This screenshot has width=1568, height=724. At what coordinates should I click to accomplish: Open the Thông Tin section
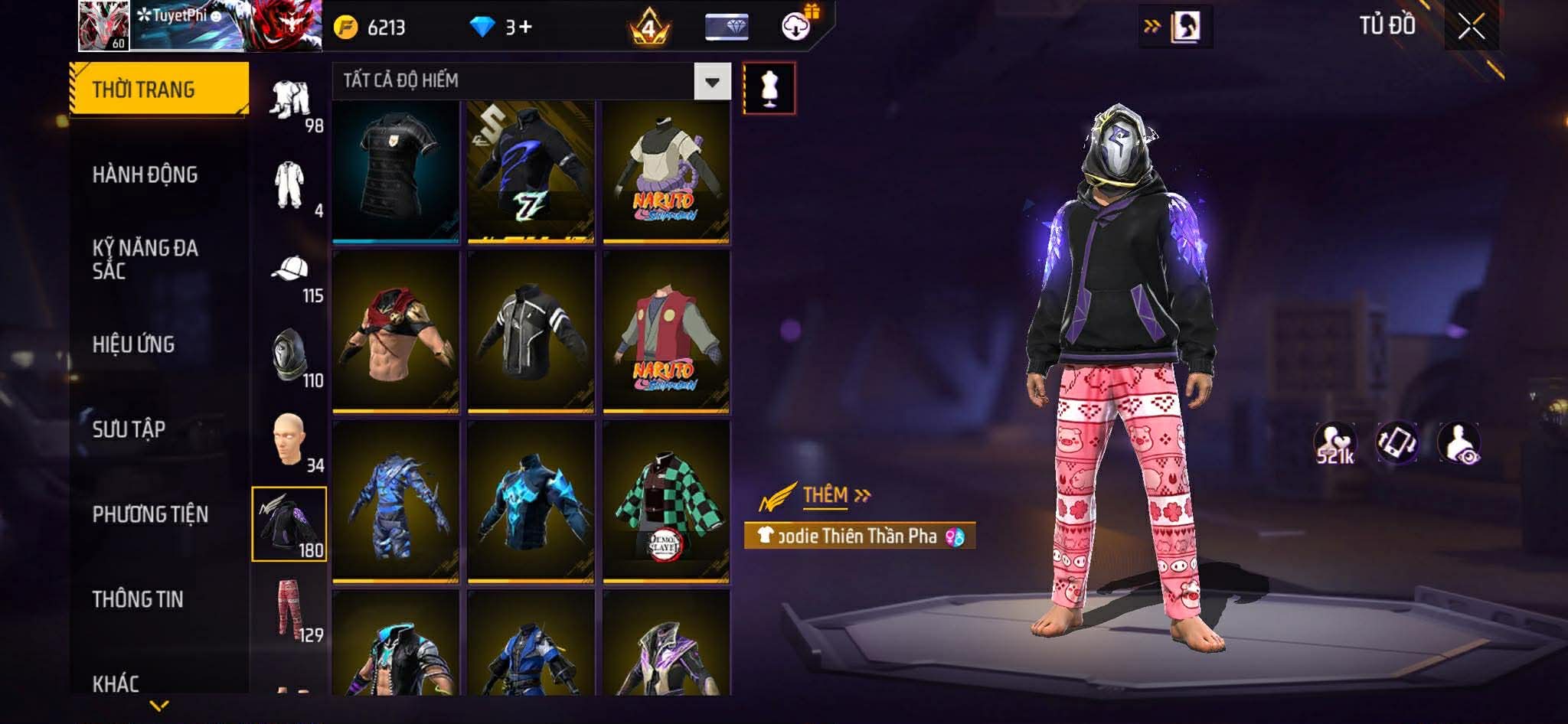138,599
